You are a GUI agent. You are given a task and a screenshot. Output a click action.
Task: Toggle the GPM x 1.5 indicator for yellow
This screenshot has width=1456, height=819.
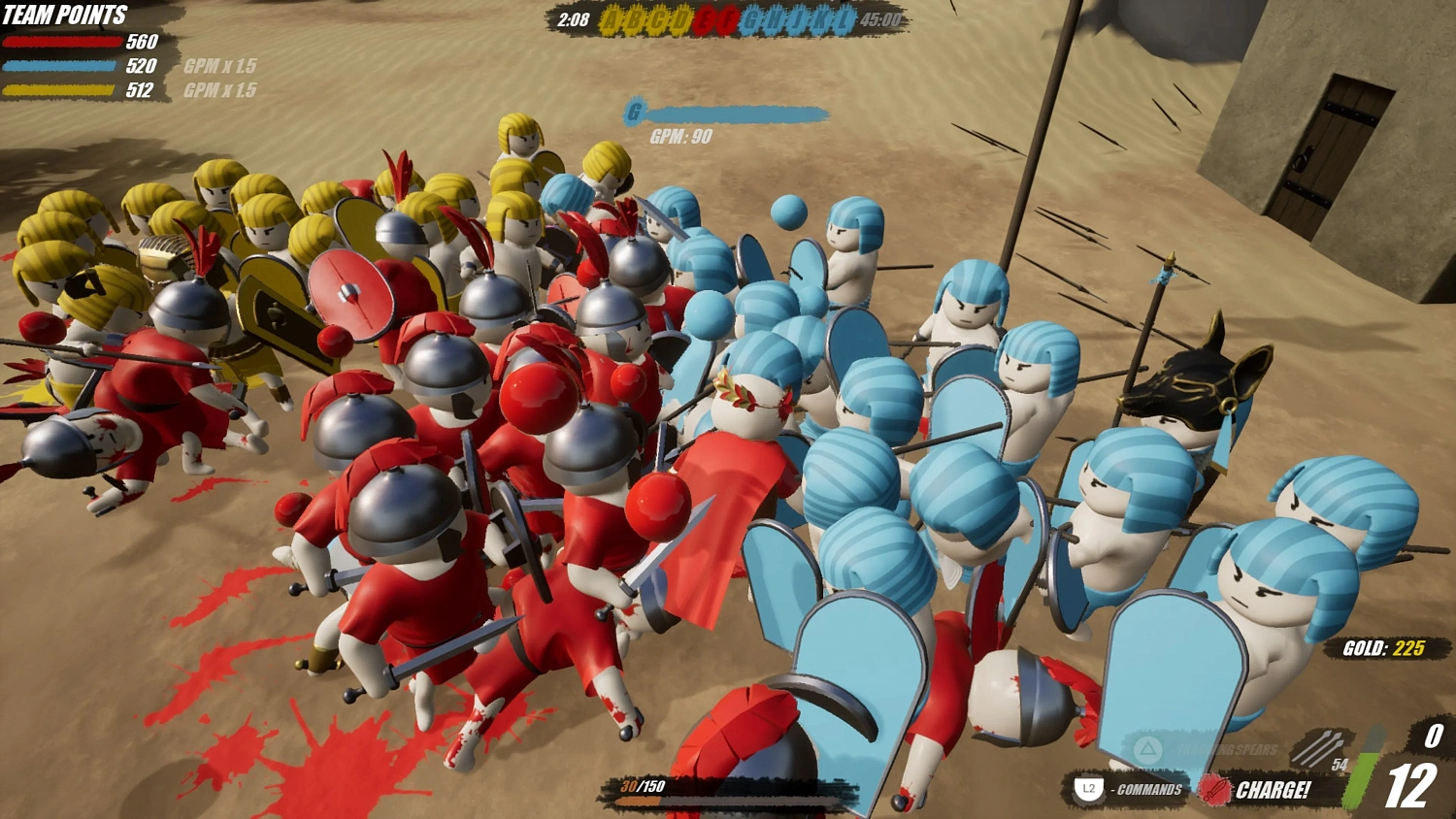click(x=220, y=90)
